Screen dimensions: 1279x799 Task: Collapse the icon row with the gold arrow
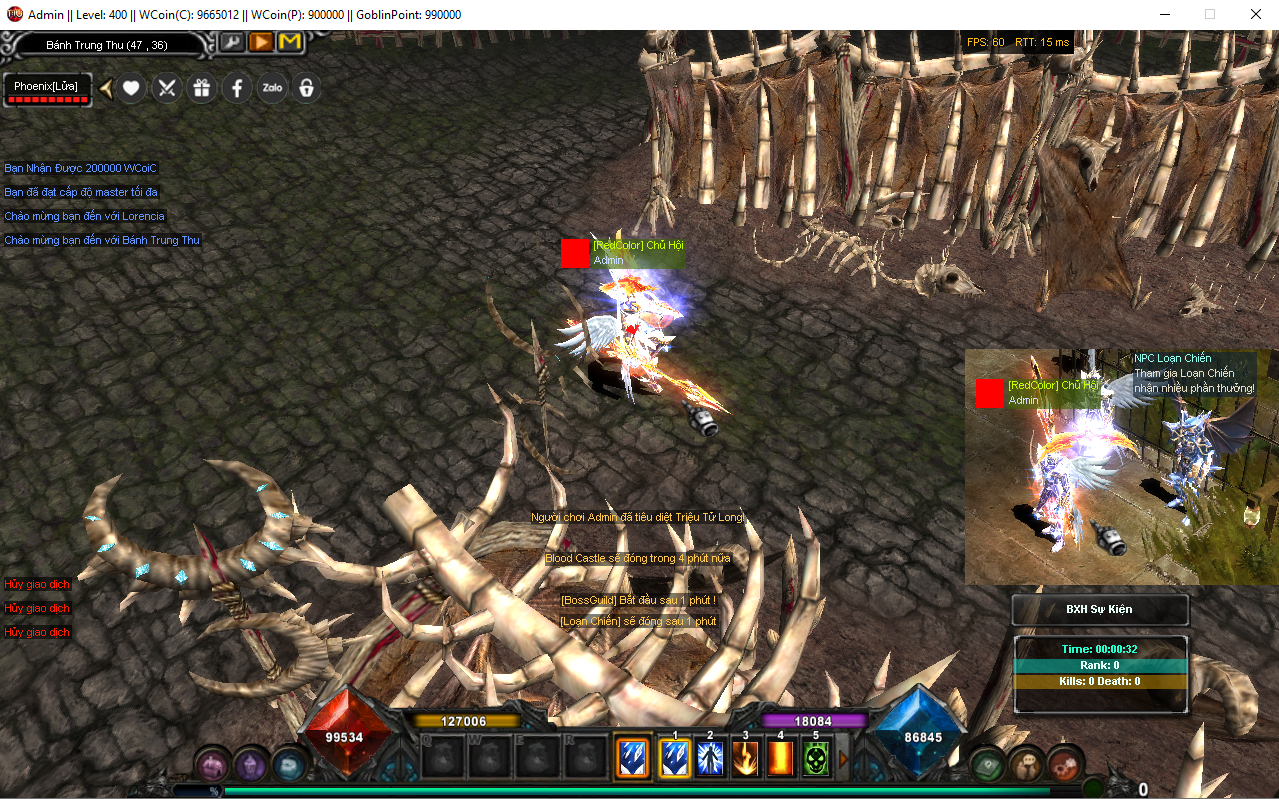105,88
